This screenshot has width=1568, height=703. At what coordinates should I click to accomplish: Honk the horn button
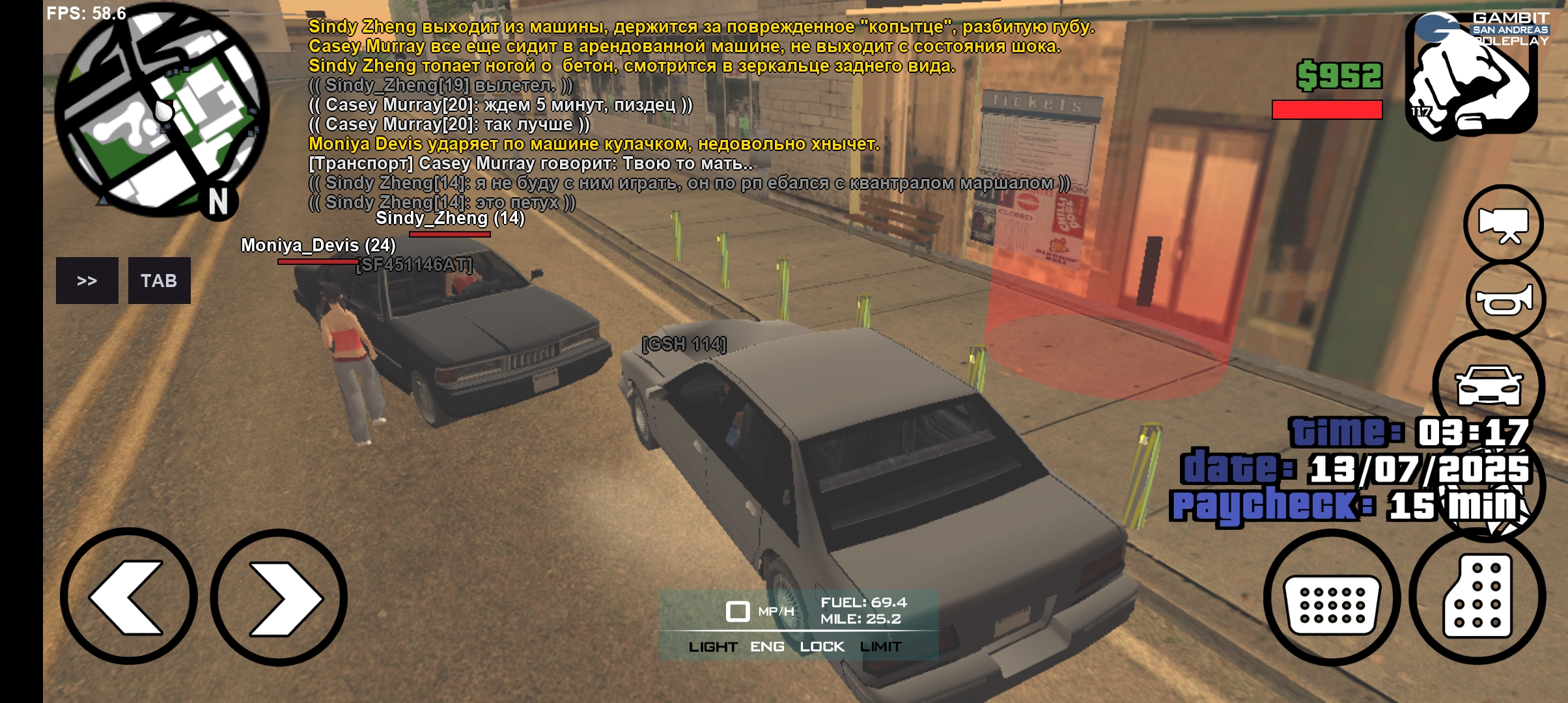pyautogui.click(x=1504, y=301)
